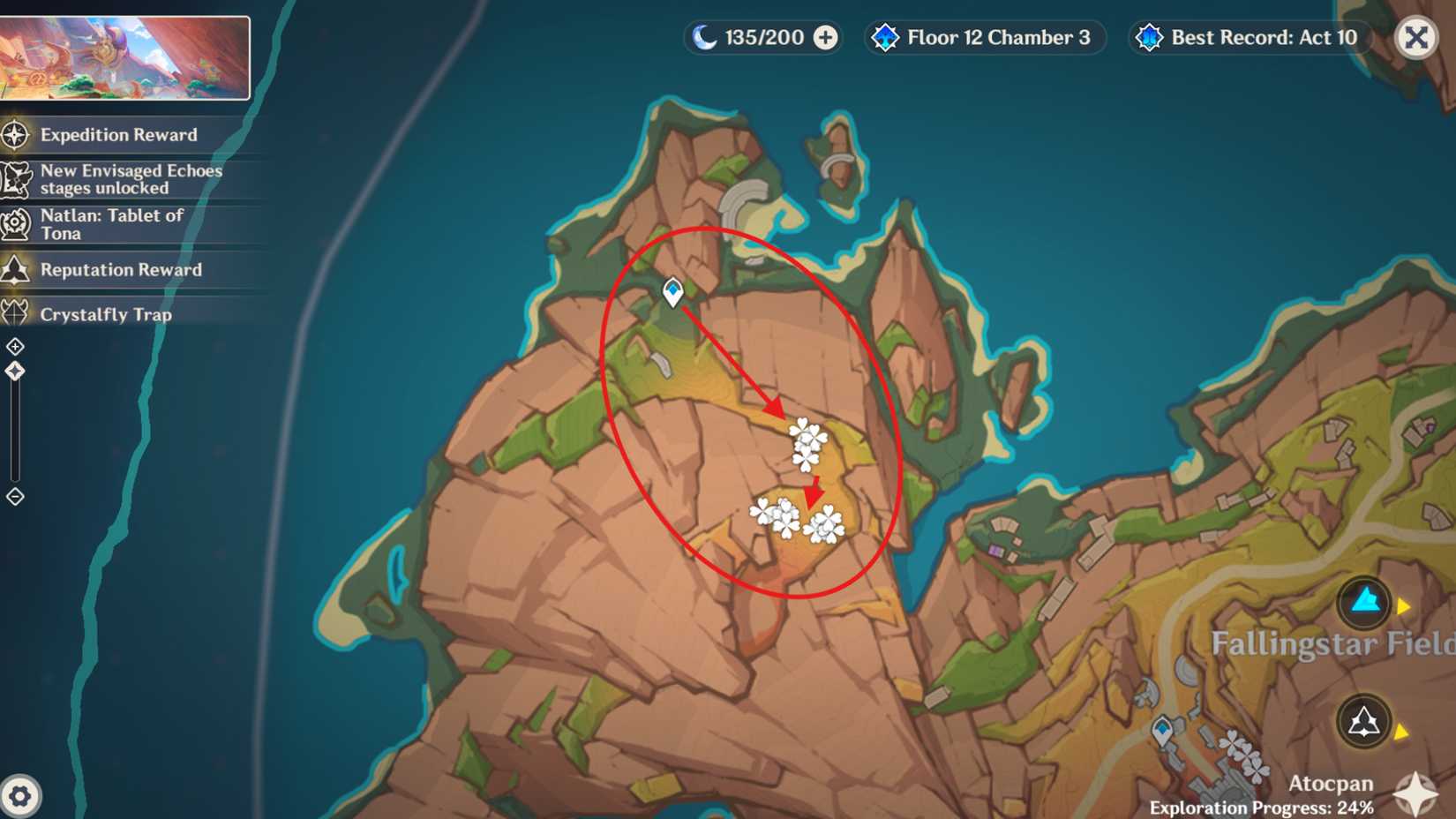Click the Best Record: Act 10 star icon
Viewport: 1456px width, 819px height.
coord(1149,37)
